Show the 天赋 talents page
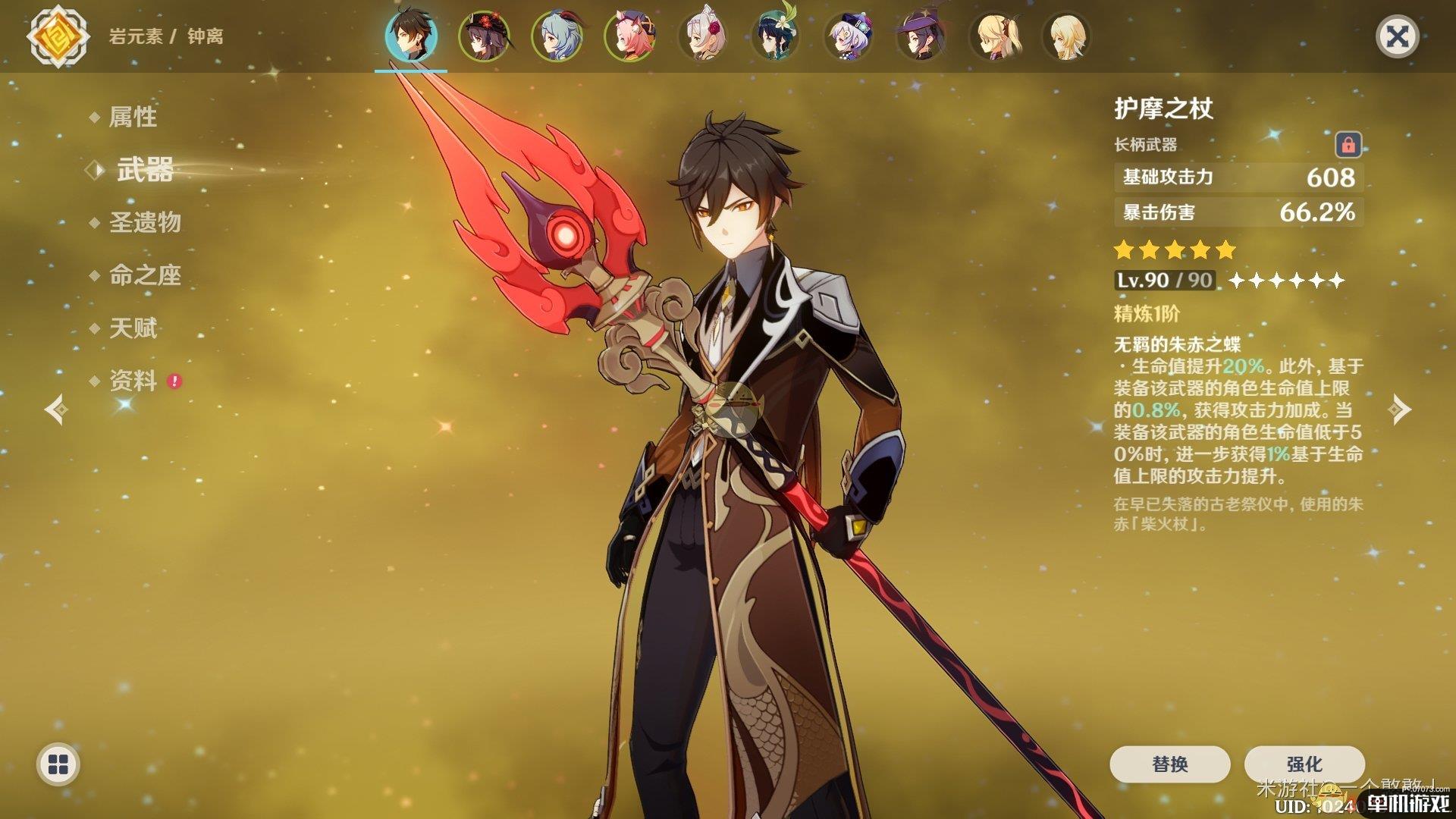This screenshot has width=1456, height=819. coord(133,328)
